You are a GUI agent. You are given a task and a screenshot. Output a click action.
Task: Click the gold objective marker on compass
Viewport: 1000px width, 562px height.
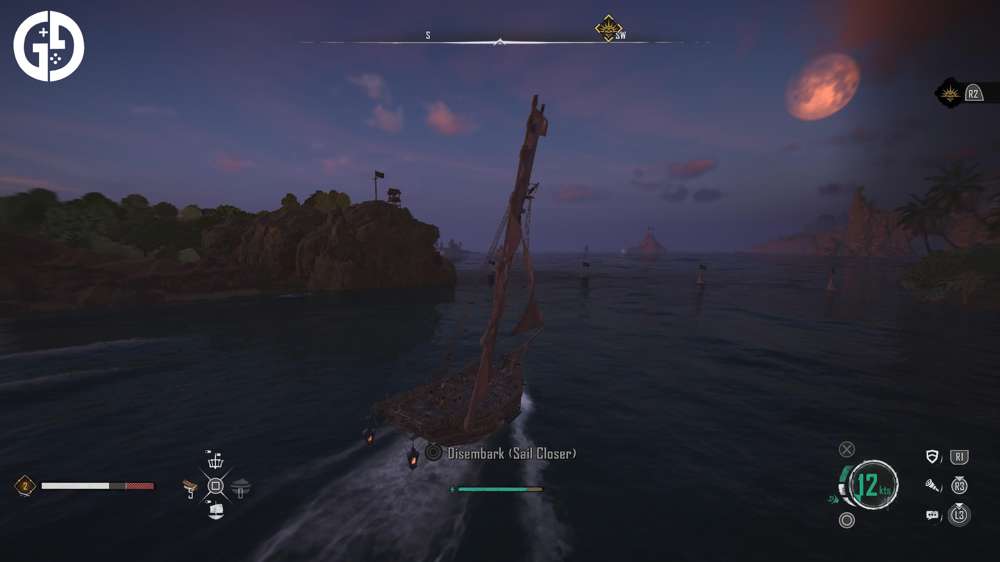[607, 28]
